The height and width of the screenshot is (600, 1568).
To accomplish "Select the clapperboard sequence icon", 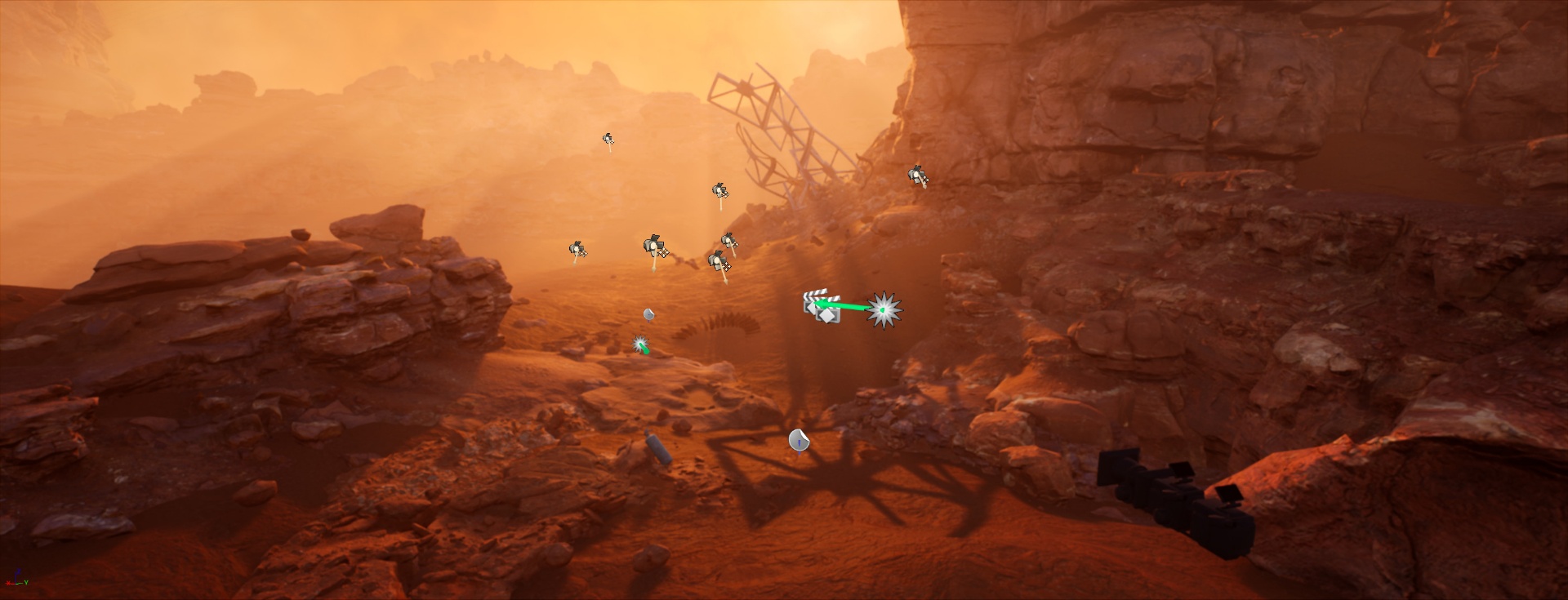I will click(821, 309).
